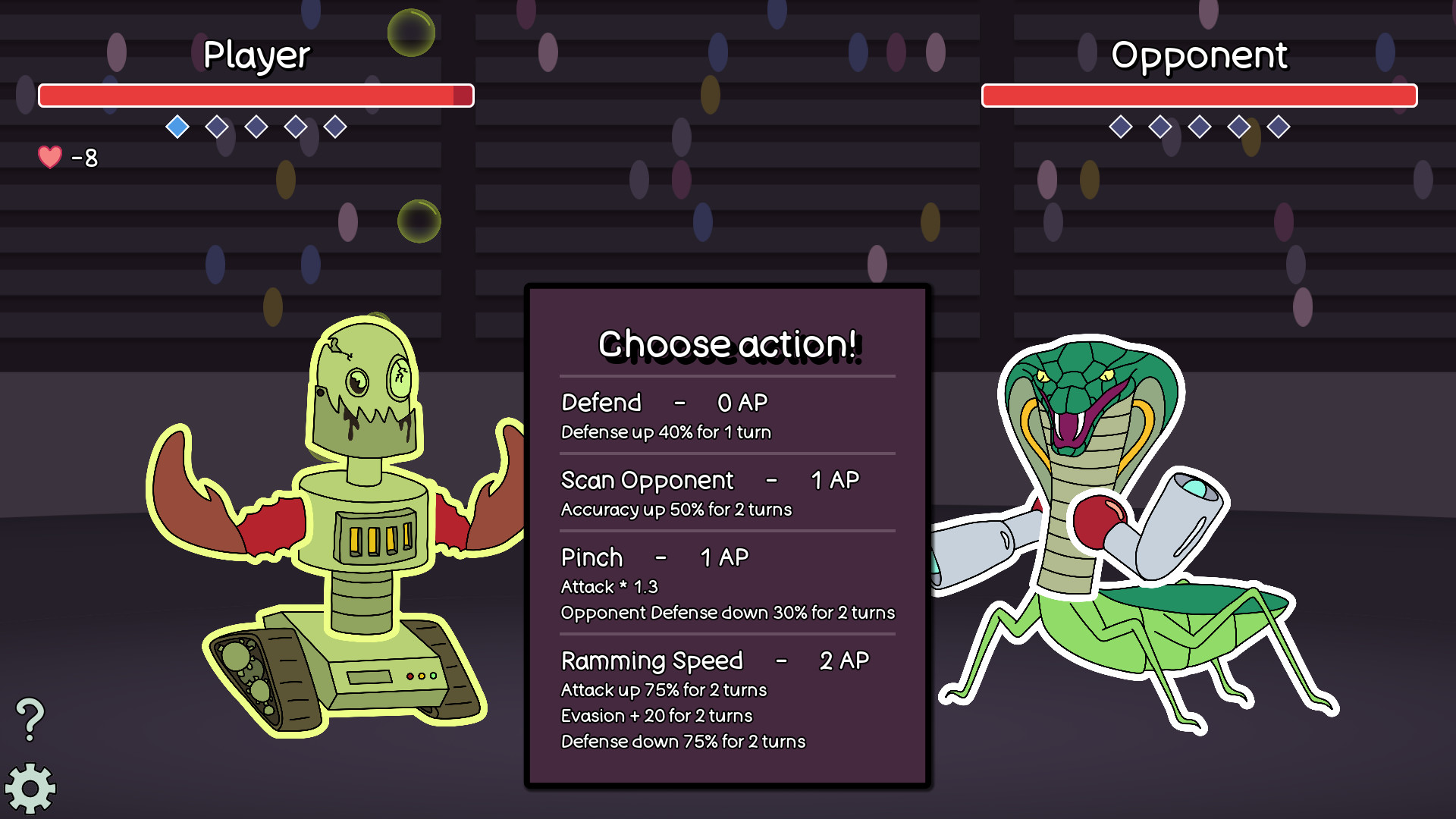Toggle the Player's fourth AP diamond
The width and height of the screenshot is (1456, 819).
[x=294, y=127]
